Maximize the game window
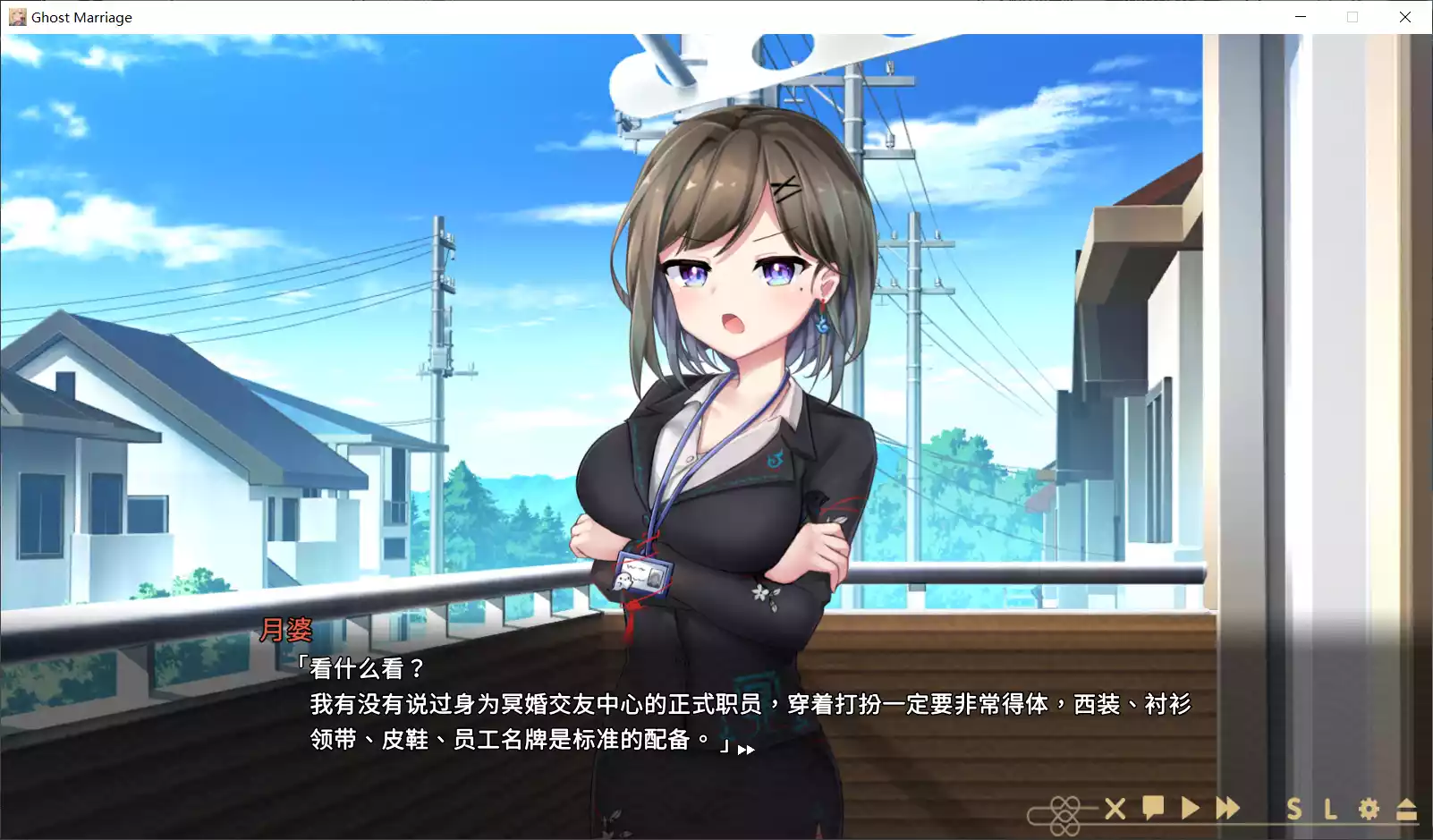Viewport: 1433px width, 840px height. point(1352,16)
